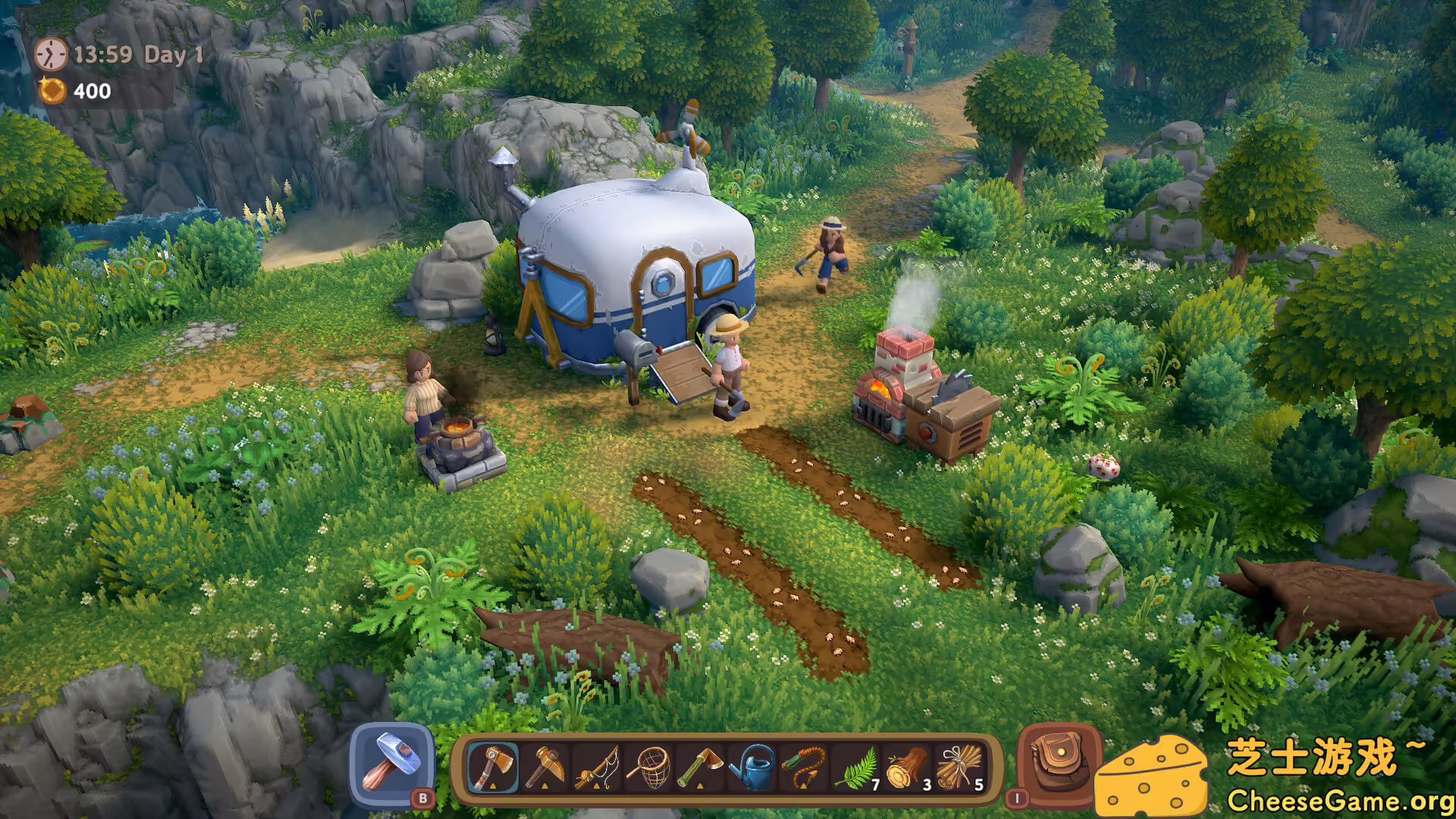Pick the tied stick bundle slot
This screenshot has height=819, width=1456.
960,767
